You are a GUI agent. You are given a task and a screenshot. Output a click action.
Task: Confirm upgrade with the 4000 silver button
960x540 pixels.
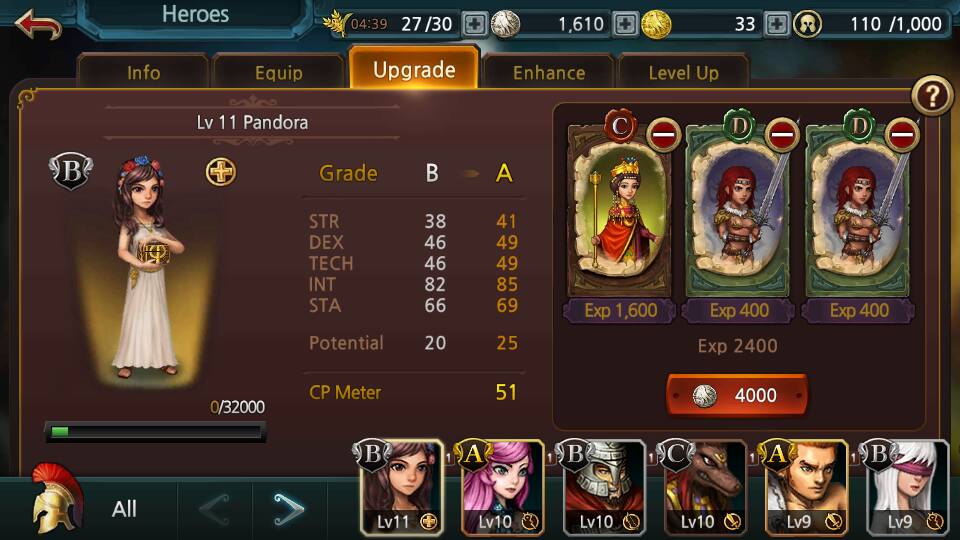pyautogui.click(x=736, y=395)
